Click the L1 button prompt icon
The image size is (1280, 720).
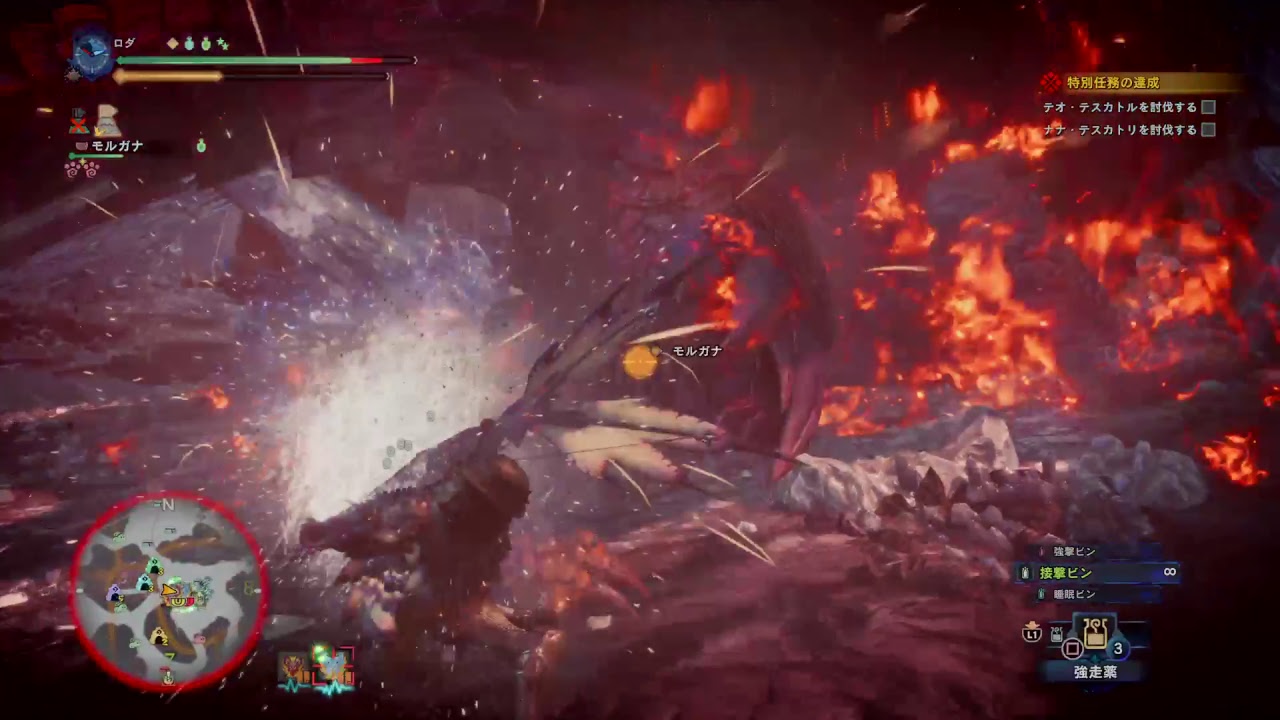click(1031, 634)
